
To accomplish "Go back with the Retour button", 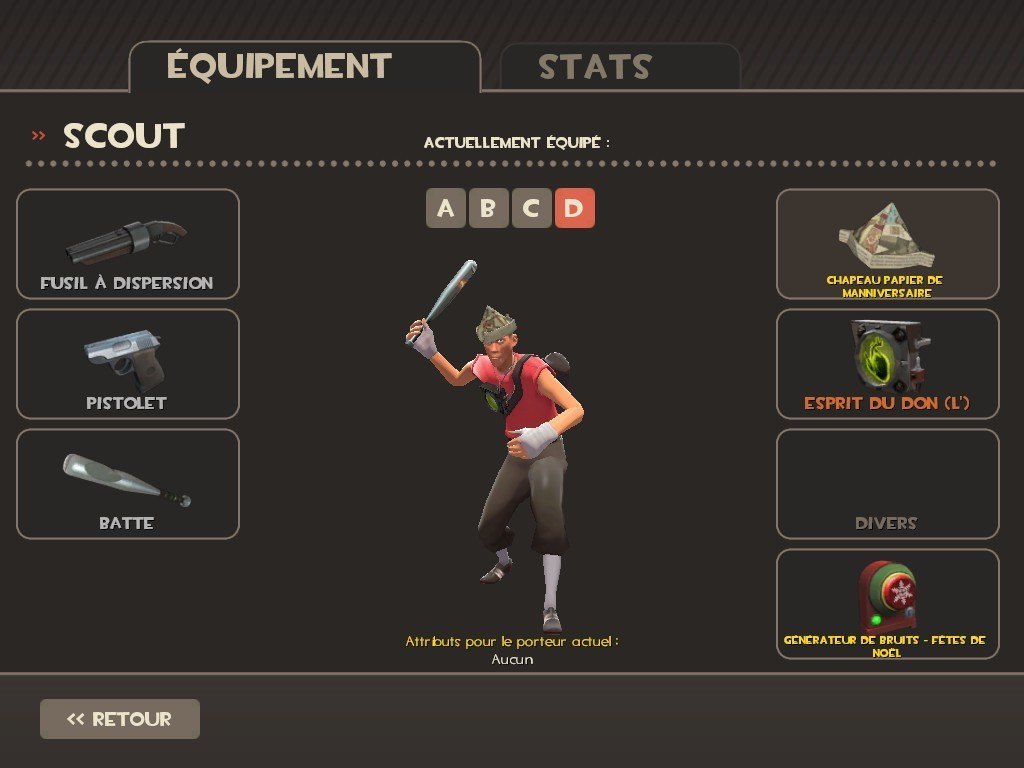I will [x=120, y=719].
